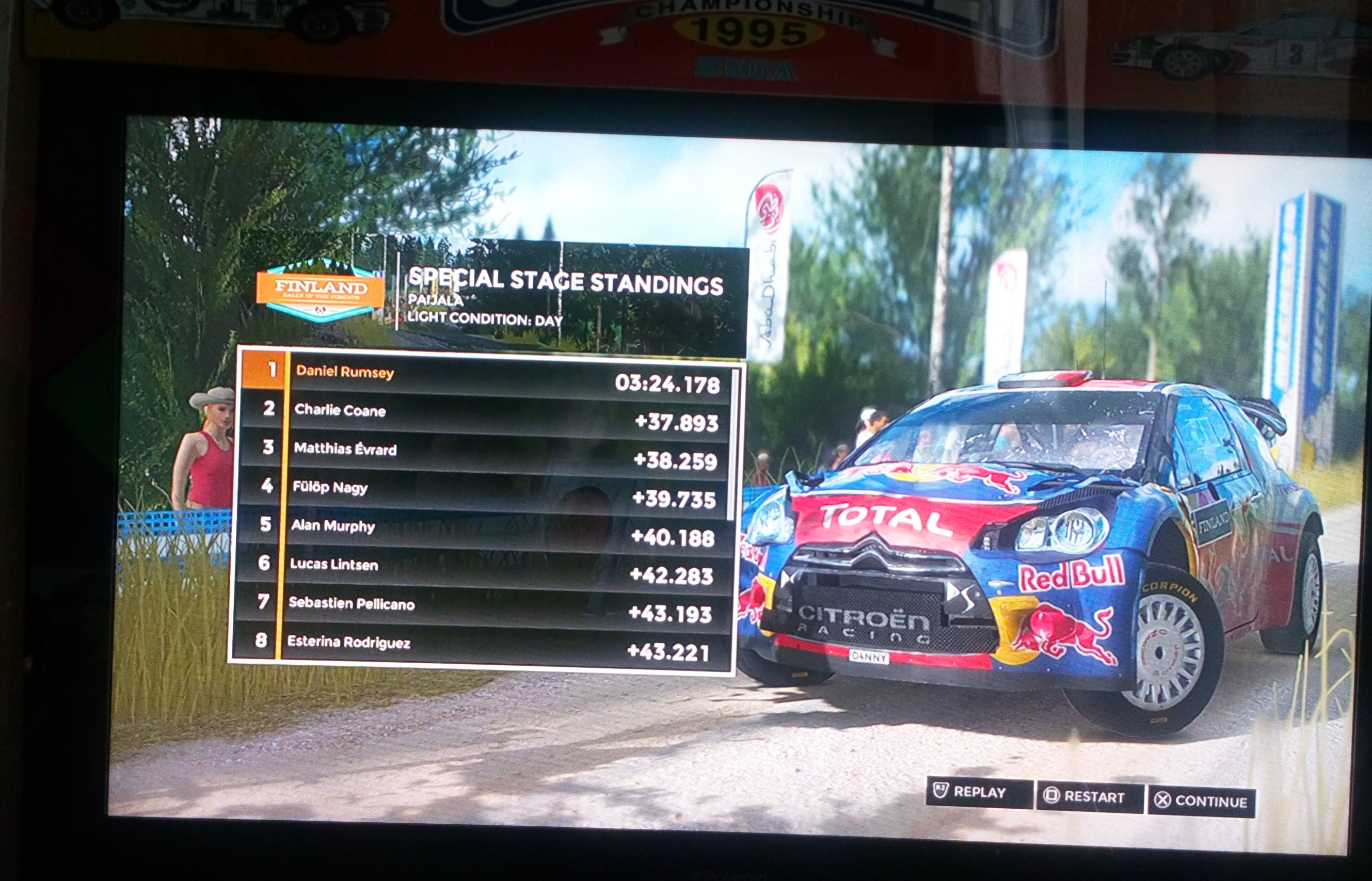The width and height of the screenshot is (1372, 881).
Task: Click Sebastien Pellicano's standings row
Action: point(480,607)
